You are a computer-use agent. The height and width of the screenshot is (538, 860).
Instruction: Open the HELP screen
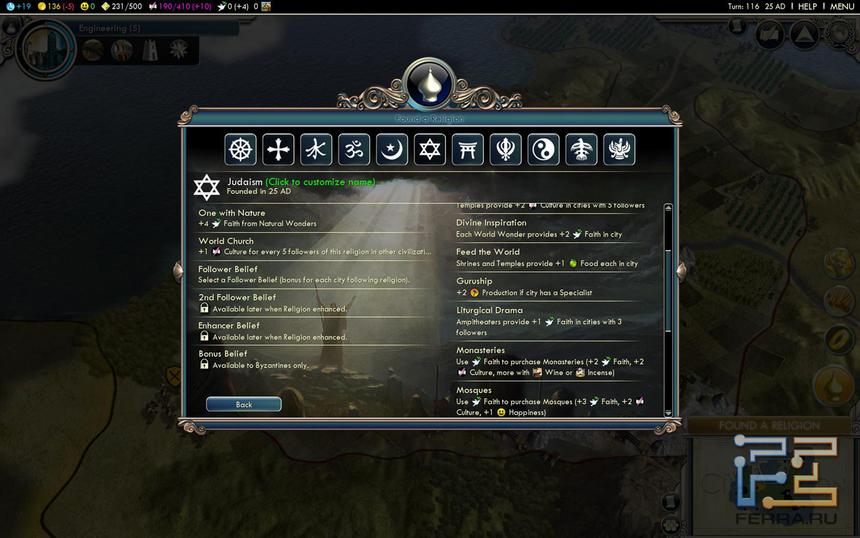click(807, 6)
